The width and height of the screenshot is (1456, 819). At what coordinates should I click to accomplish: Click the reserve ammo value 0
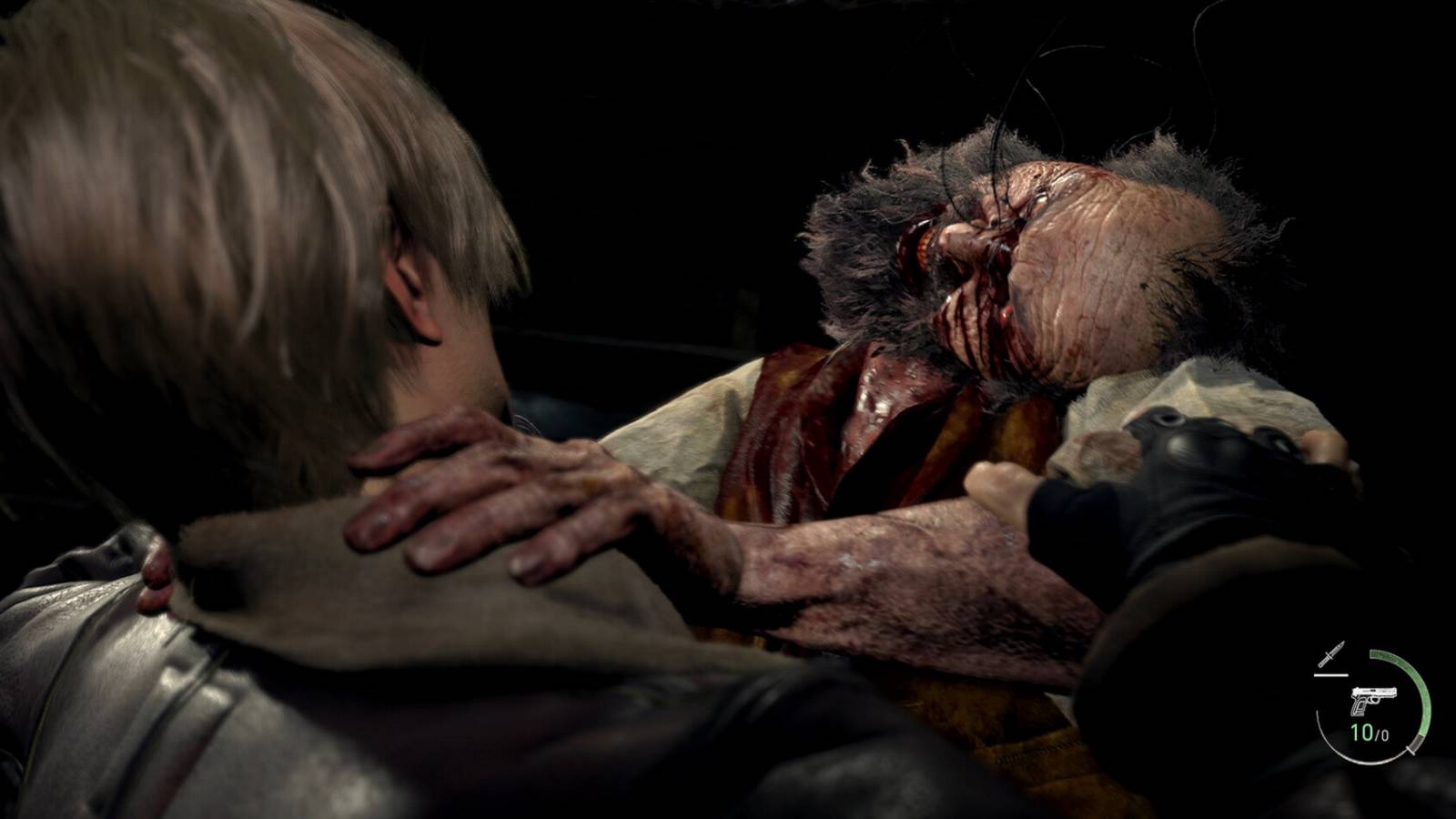tap(1384, 735)
